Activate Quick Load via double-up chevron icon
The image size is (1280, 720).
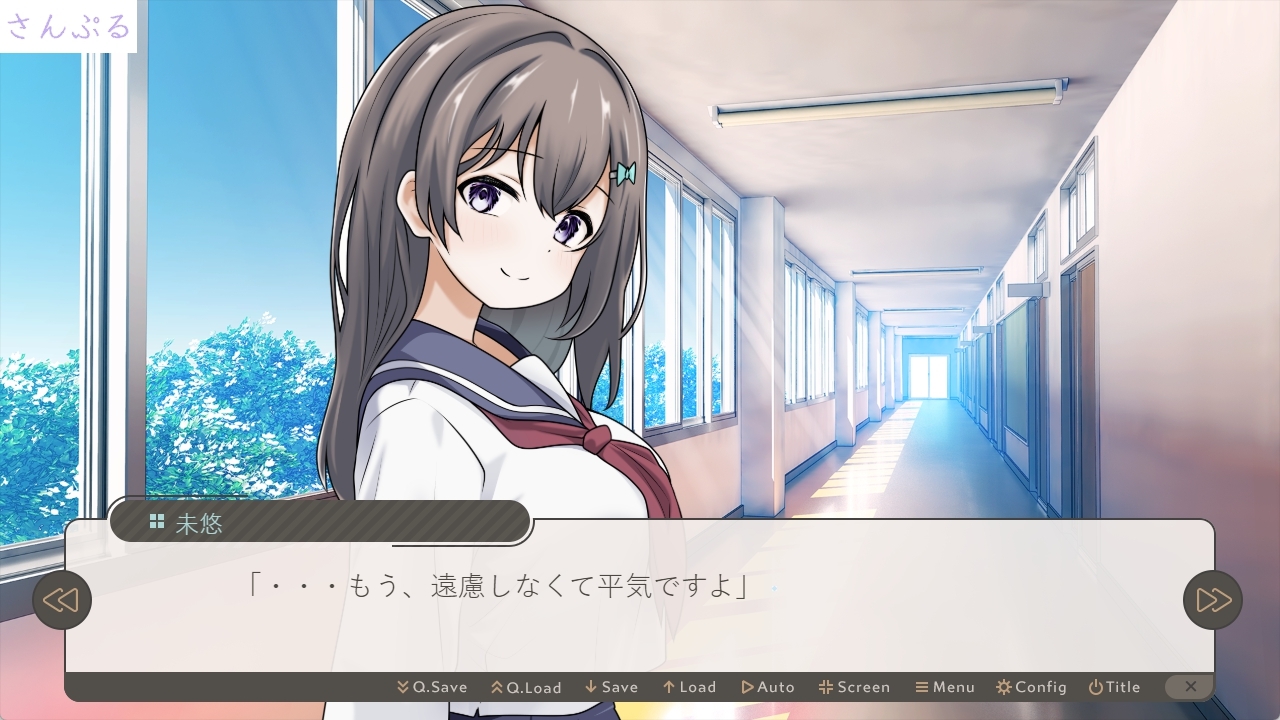click(496, 687)
